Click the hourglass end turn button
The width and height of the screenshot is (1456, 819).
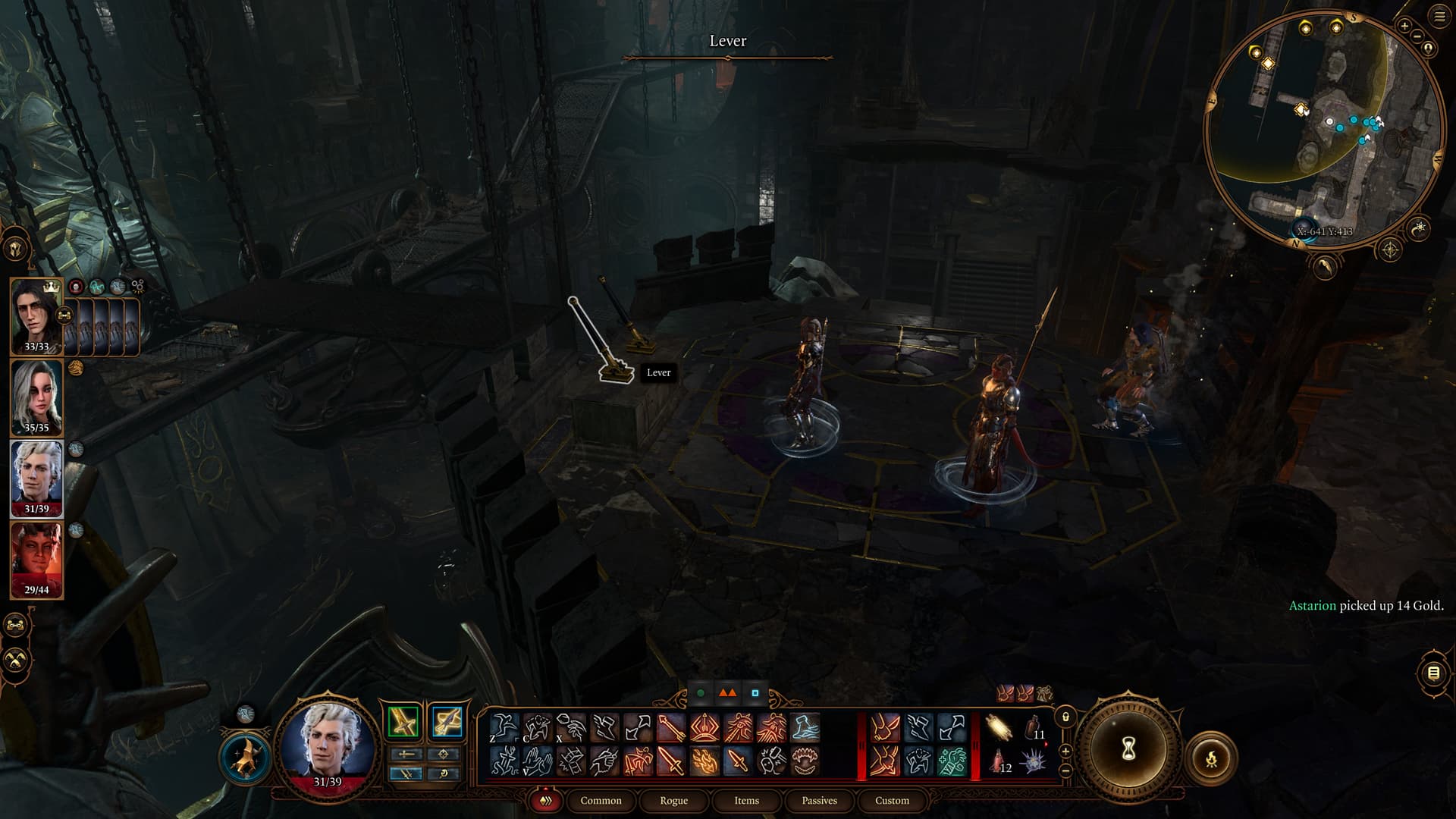[x=1128, y=749]
